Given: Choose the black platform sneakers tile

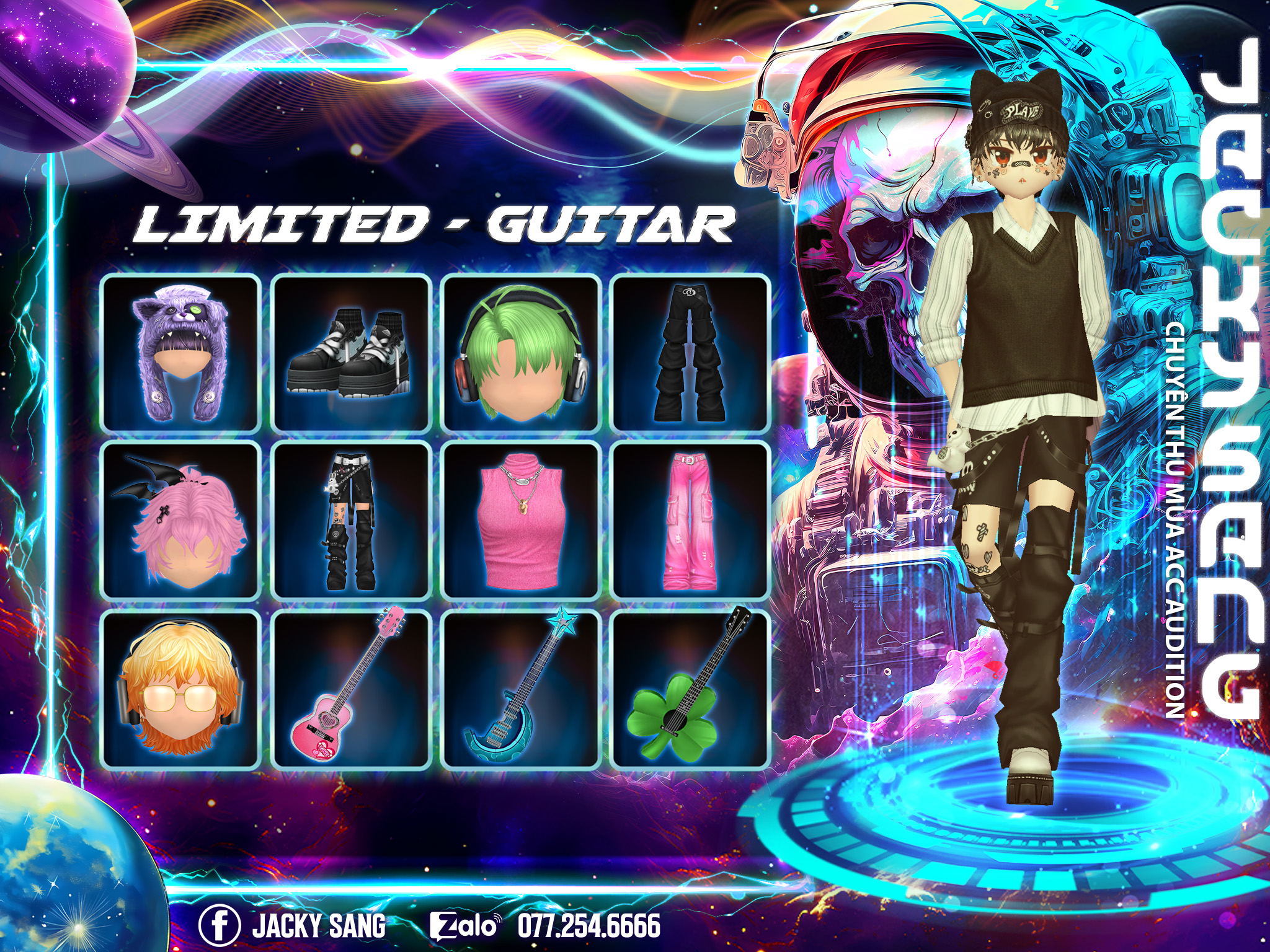Looking at the screenshot, I should [350, 353].
